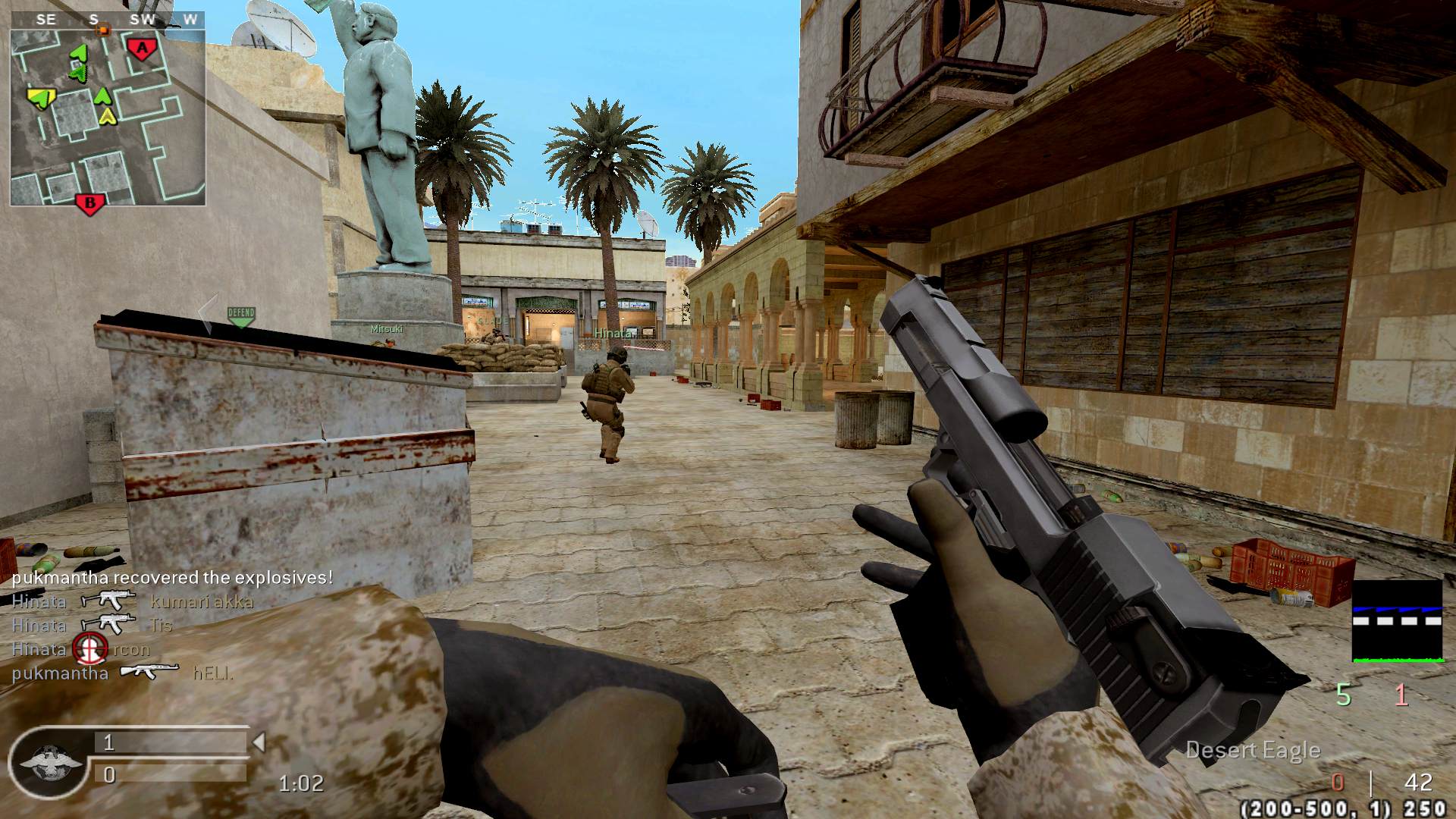This screenshot has height=819, width=1456.
Task: Click the winged team emblem icon
Action: (47, 761)
